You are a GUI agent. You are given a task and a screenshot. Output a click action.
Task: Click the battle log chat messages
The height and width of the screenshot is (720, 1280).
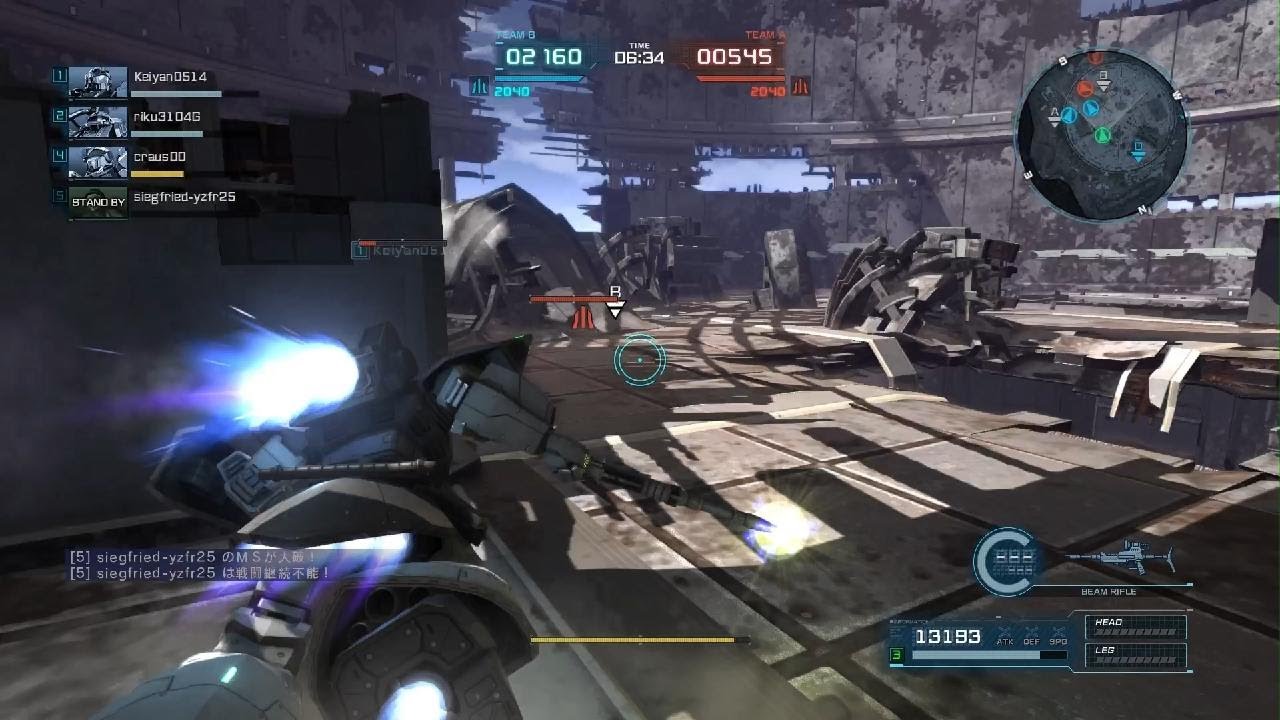point(200,565)
